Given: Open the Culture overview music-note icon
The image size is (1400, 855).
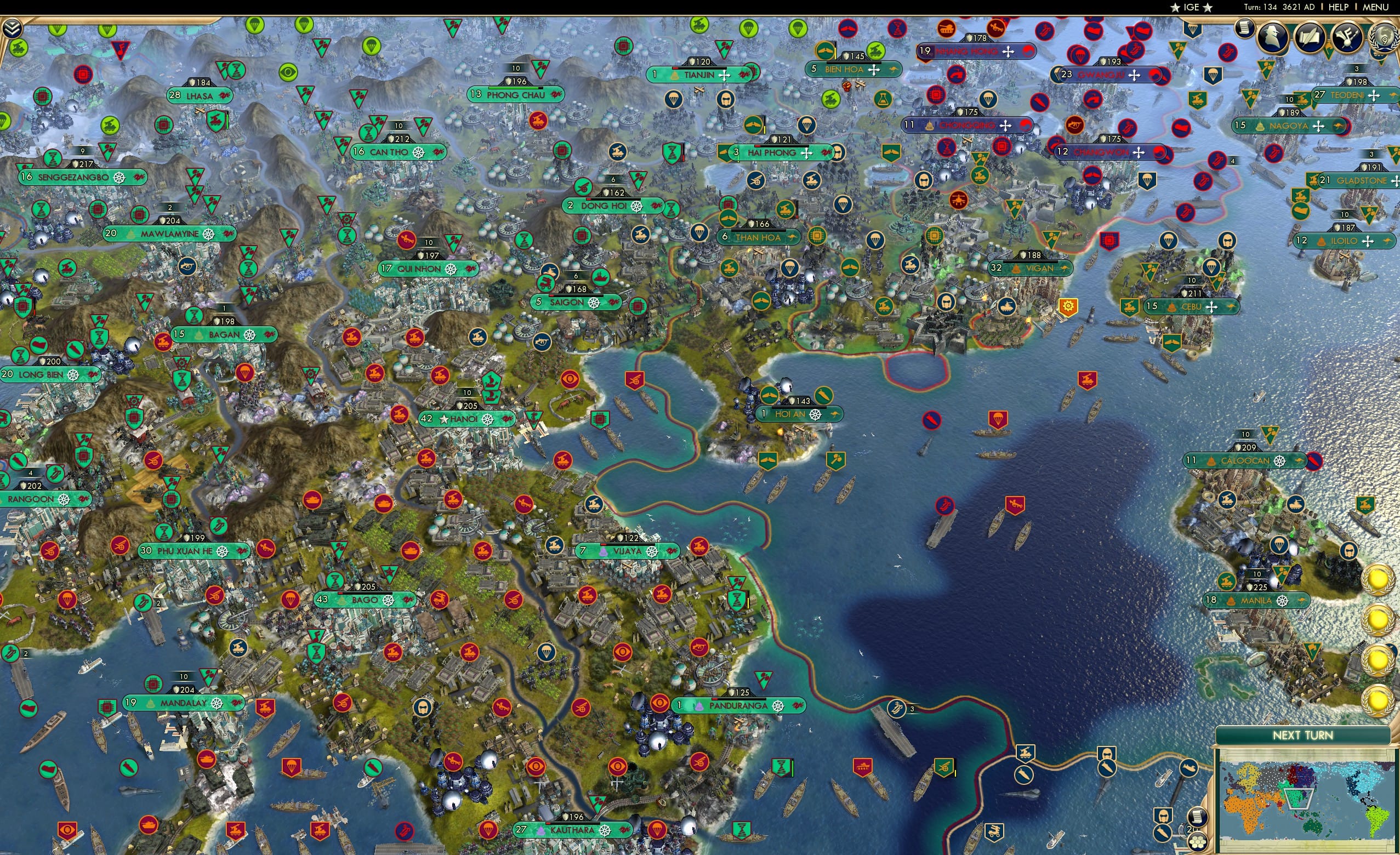Looking at the screenshot, I should 1350,38.
